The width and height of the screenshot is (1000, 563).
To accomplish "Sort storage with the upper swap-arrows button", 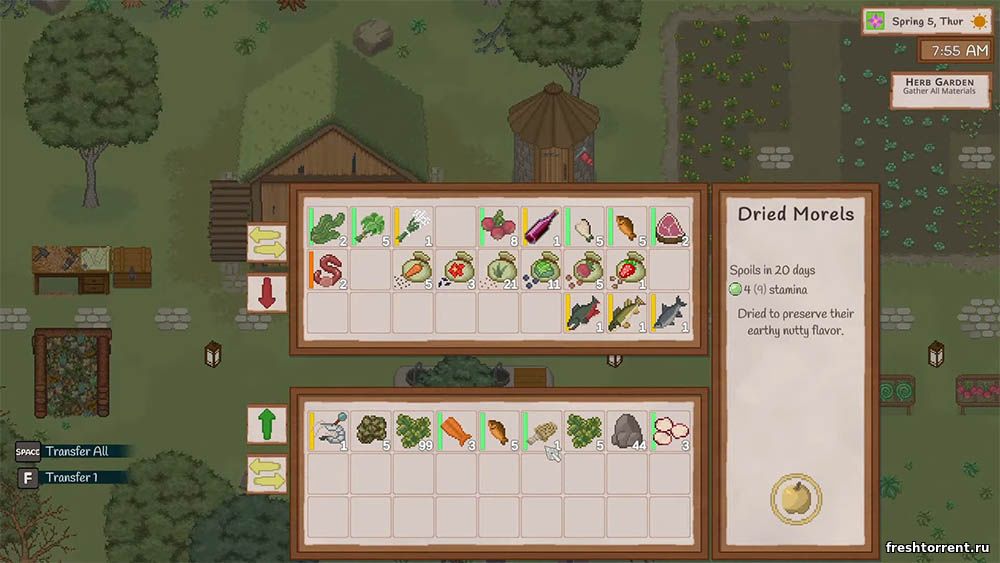I will pyautogui.click(x=267, y=243).
